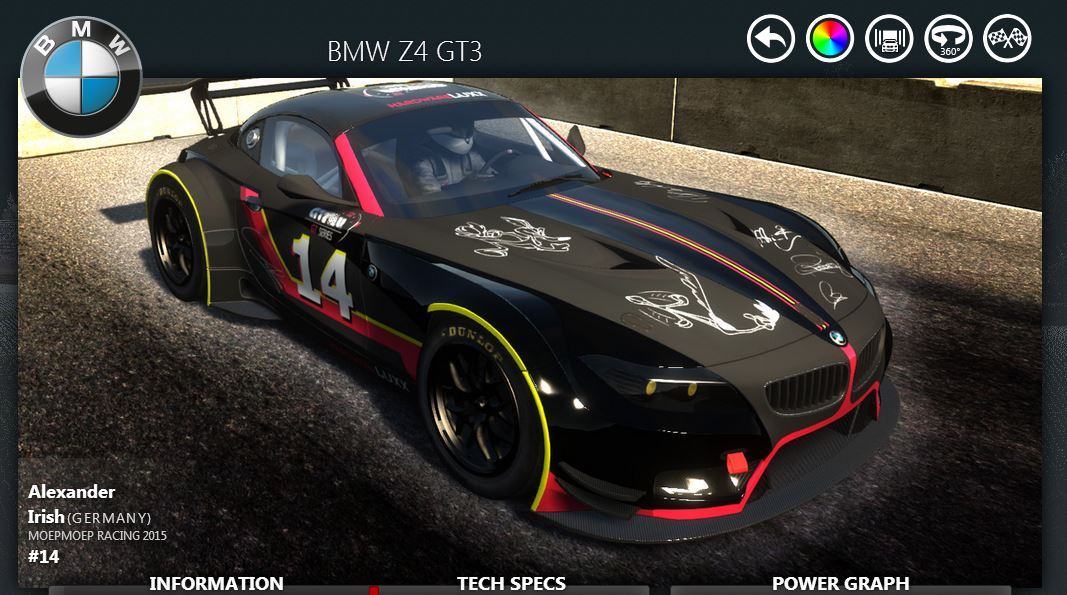The height and width of the screenshot is (595, 1067).
Task: Activate the 360° rotate view
Action: [x=948, y=39]
